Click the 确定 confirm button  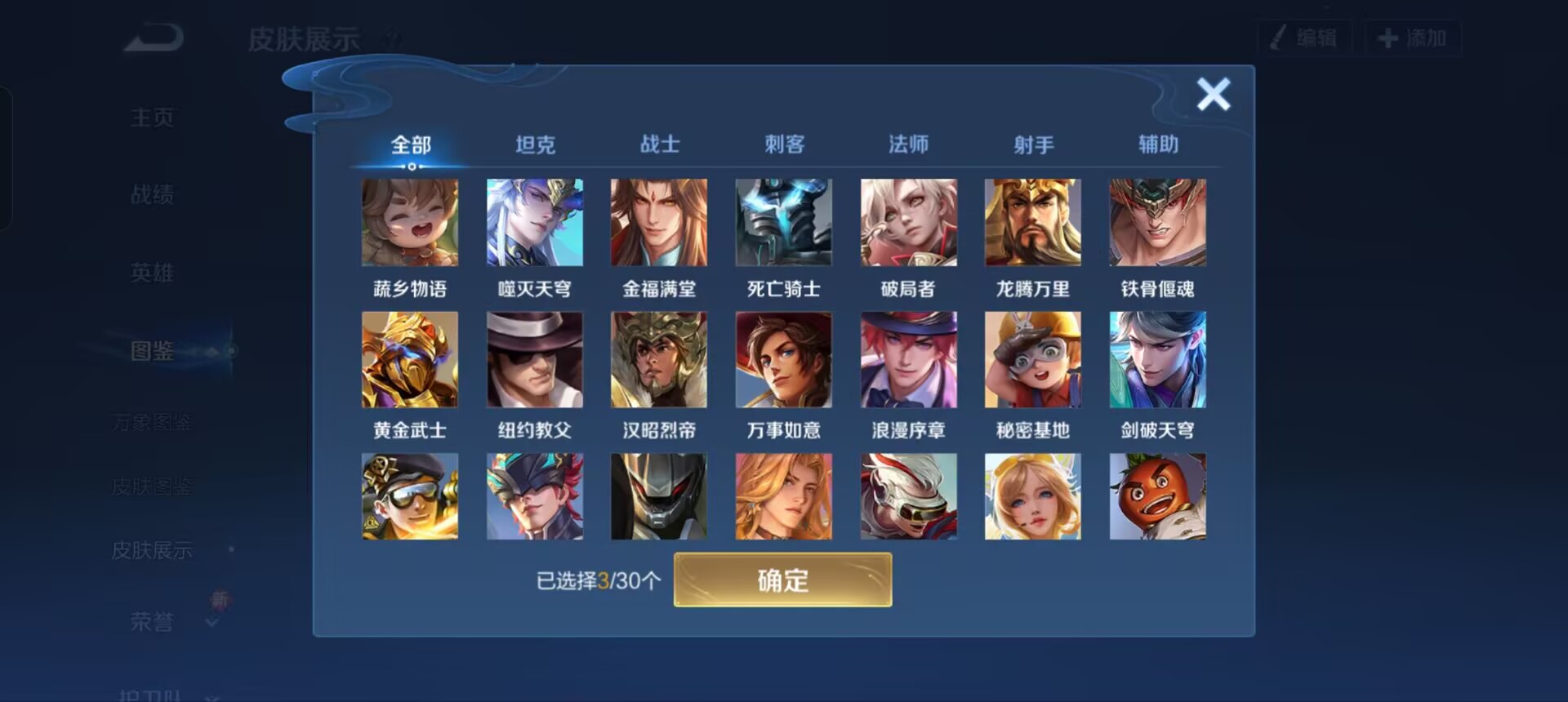tap(782, 580)
